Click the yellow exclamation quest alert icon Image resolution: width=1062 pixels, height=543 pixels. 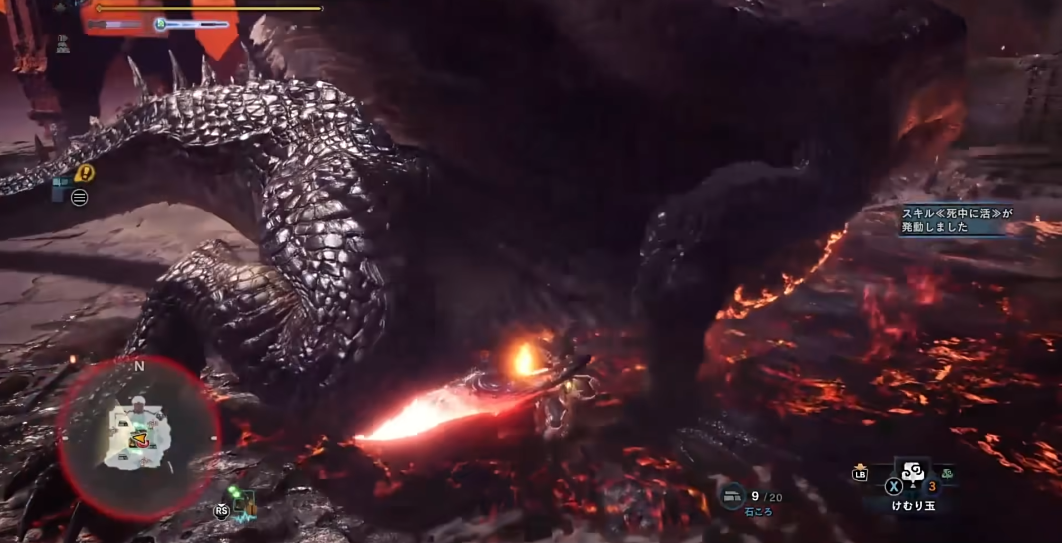[x=85, y=173]
